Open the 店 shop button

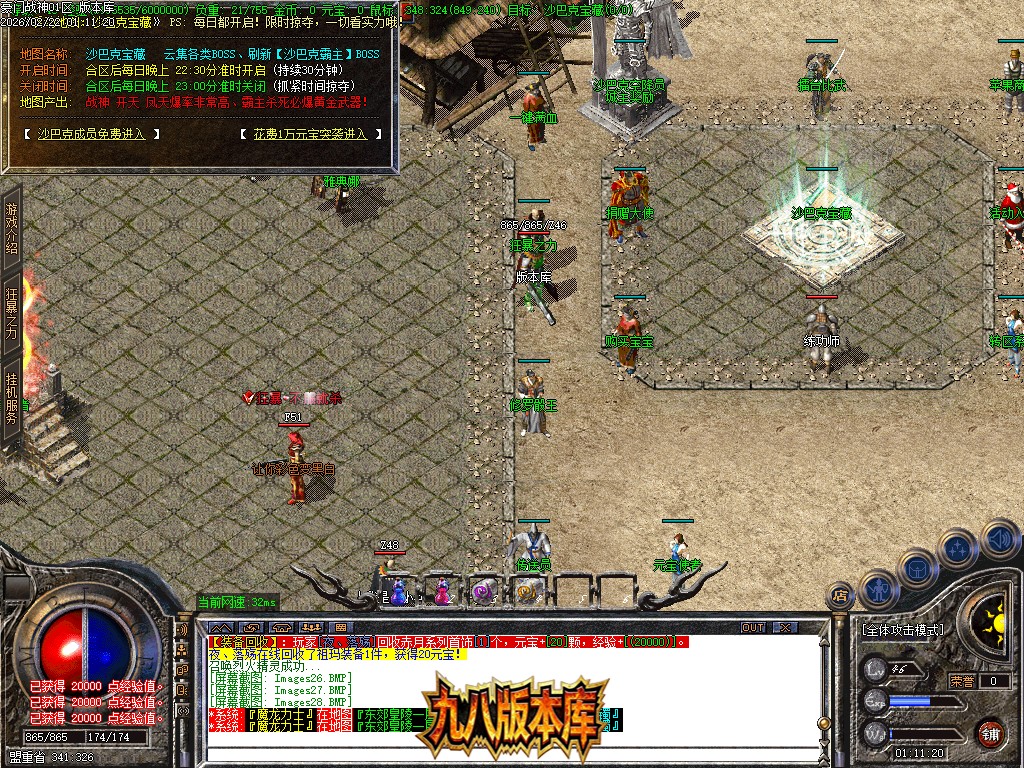[840, 597]
